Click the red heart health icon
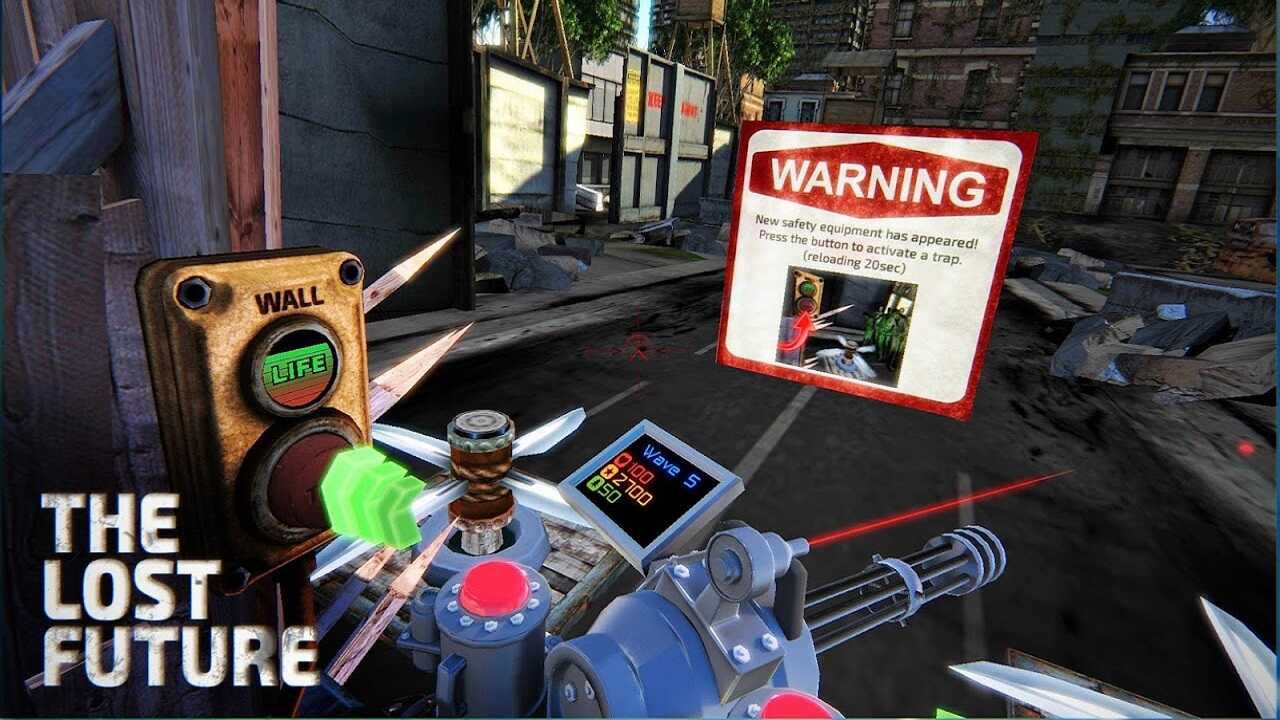Screen dimensions: 1280x720 coord(624,461)
